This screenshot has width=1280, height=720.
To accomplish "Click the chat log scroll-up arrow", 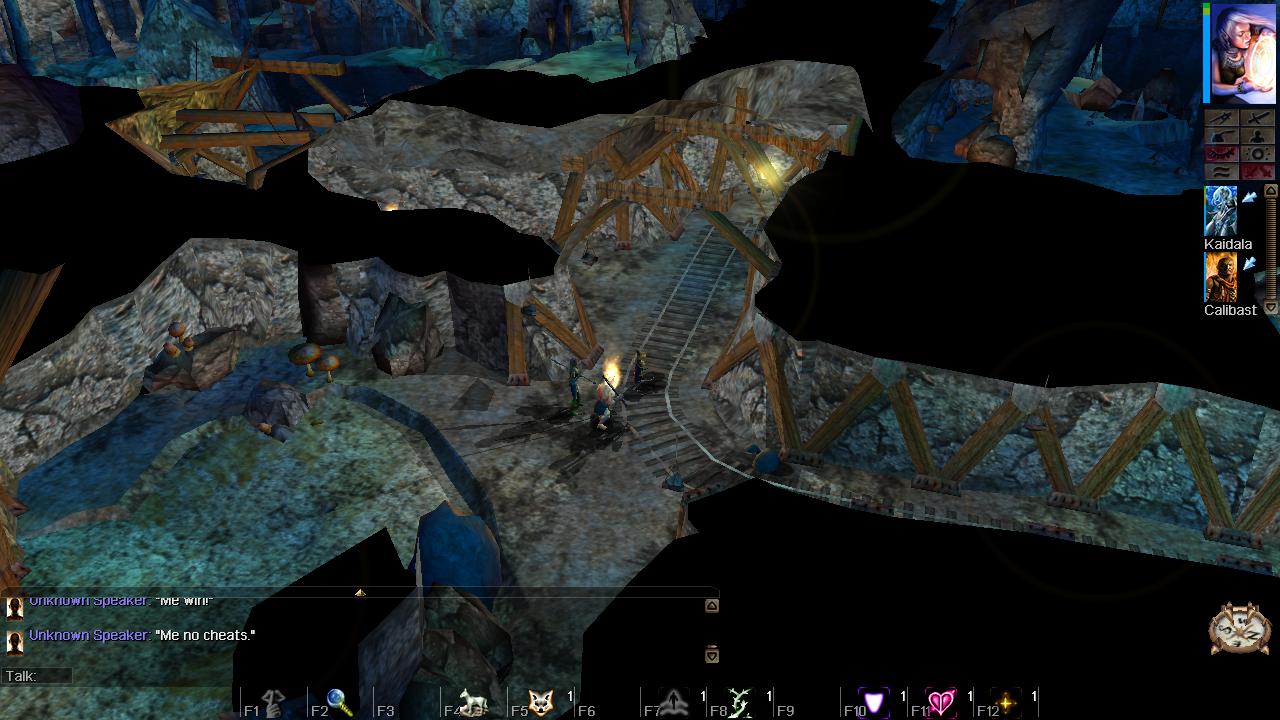I will [711, 606].
